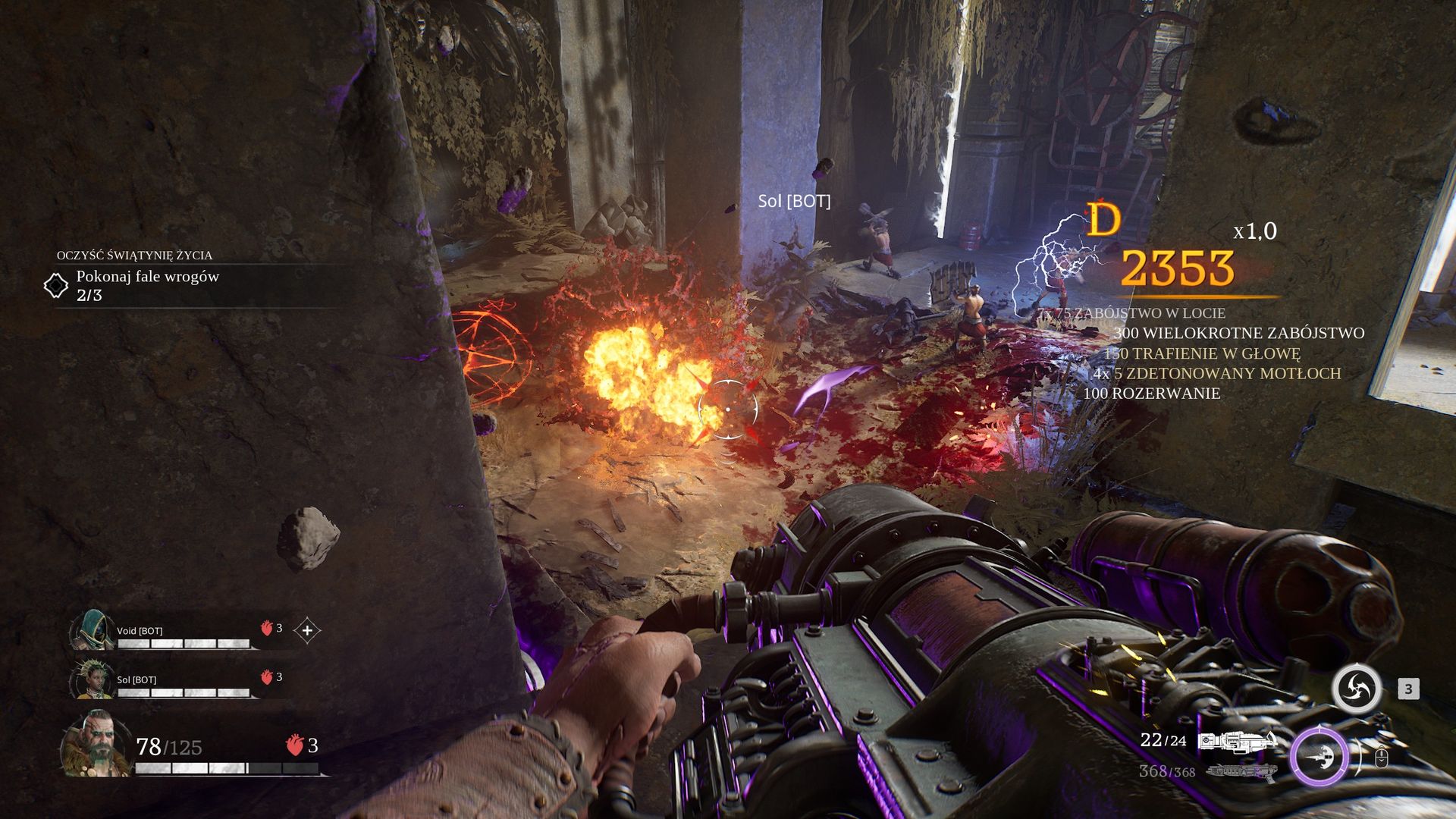This screenshot has width=1456, height=819.
Task: Click the 'Pokonaj fale wrogów' objective tracker
Action: coord(147,285)
